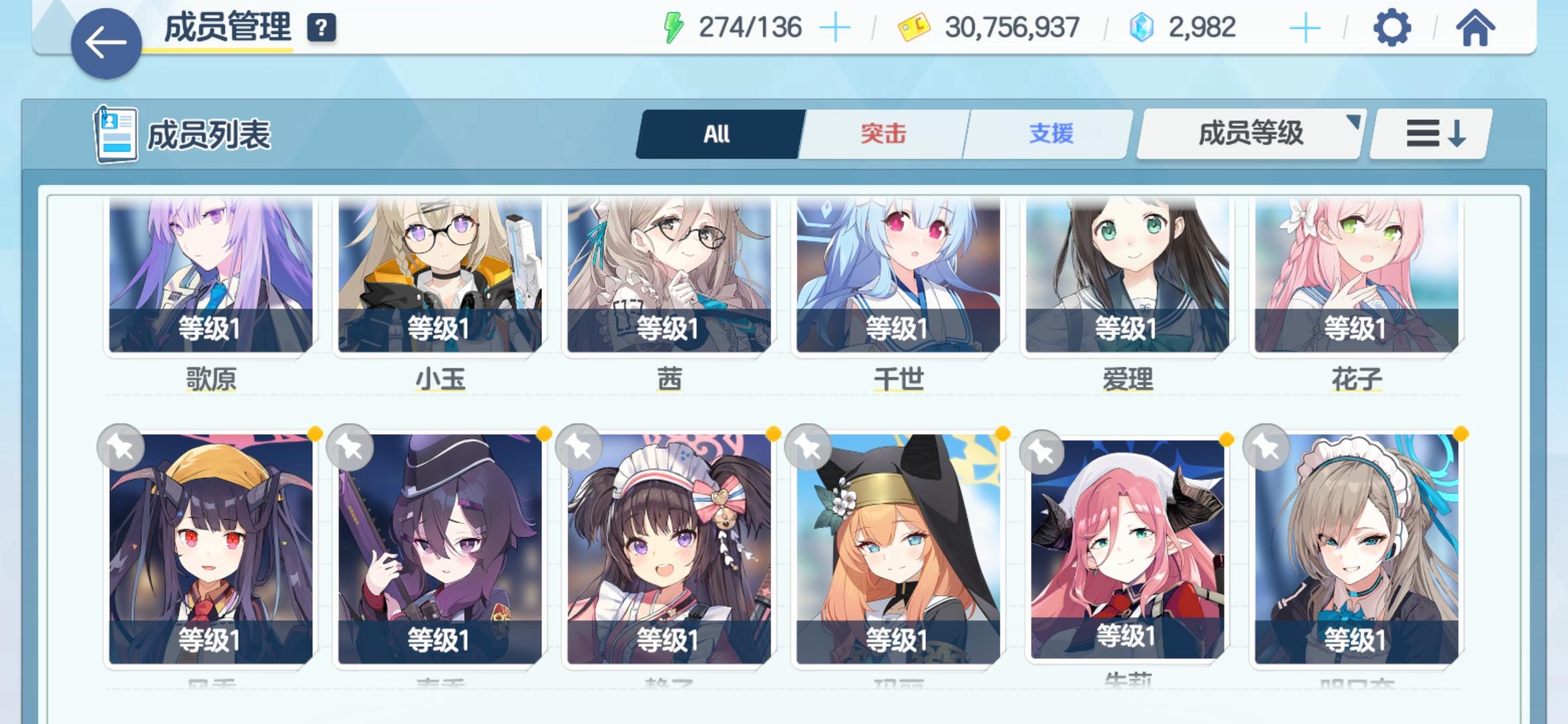Open the settings gear icon
Viewport: 1568px width, 724px height.
point(1392,28)
